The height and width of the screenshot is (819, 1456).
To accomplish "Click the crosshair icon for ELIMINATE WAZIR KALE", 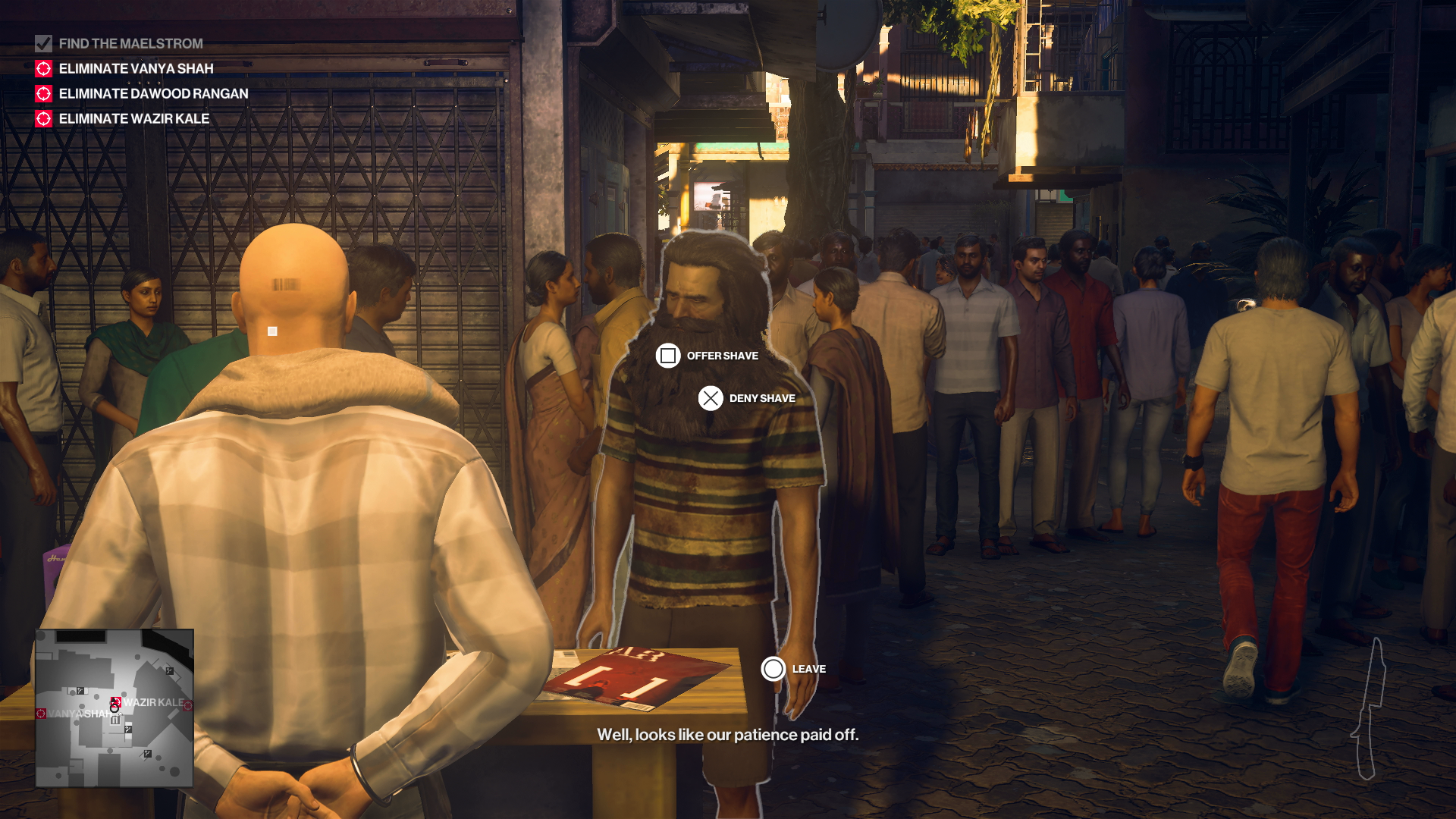I will pyautogui.click(x=43, y=119).
